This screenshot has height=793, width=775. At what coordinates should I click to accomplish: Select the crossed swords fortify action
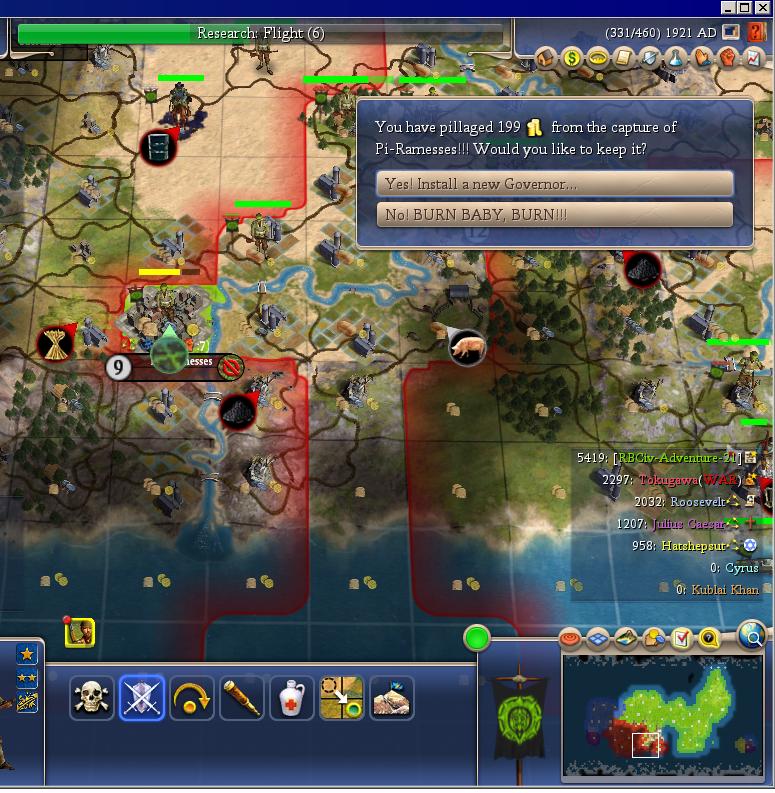(x=142, y=698)
